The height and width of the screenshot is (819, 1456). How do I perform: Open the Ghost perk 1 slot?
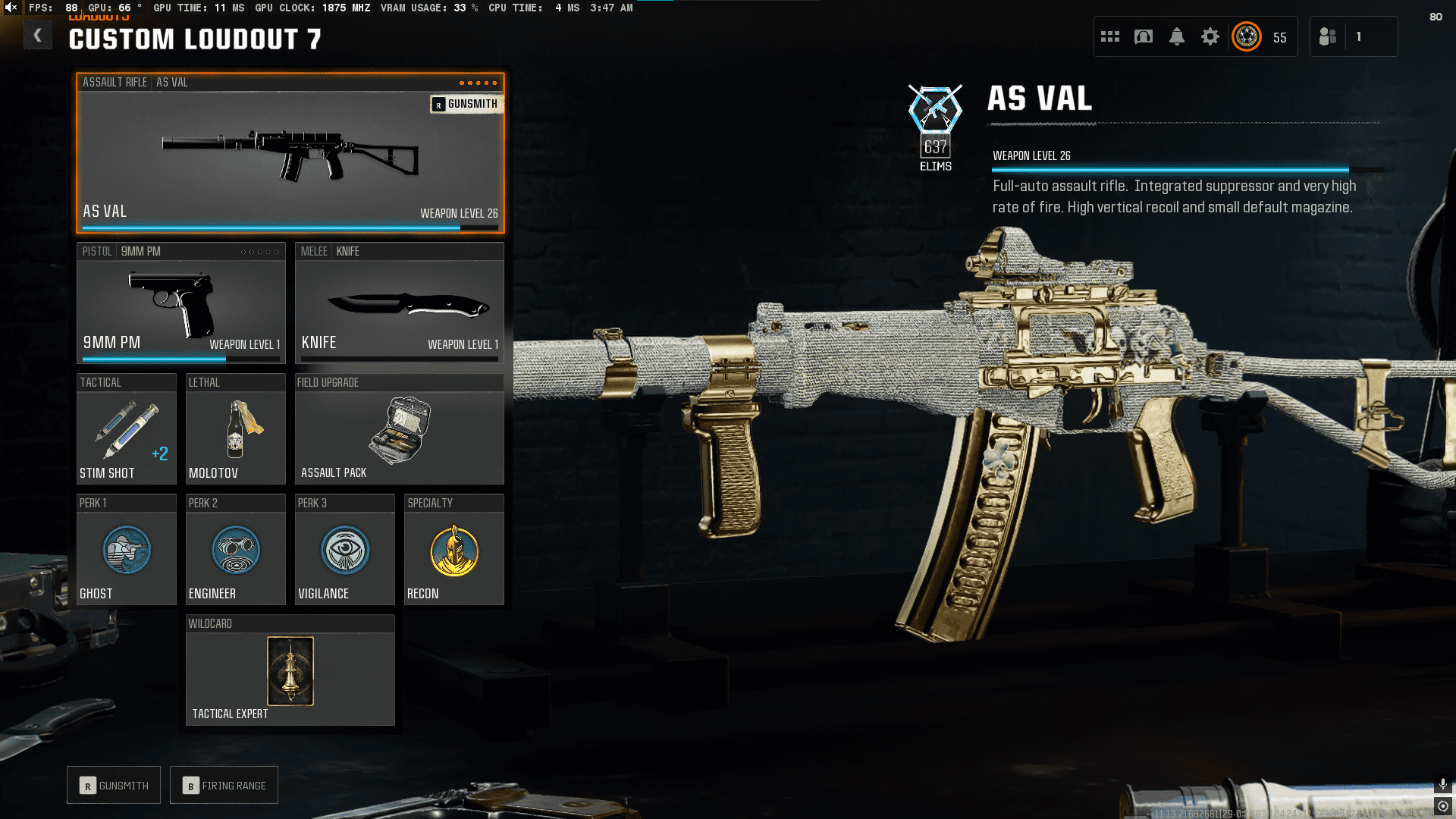point(126,551)
